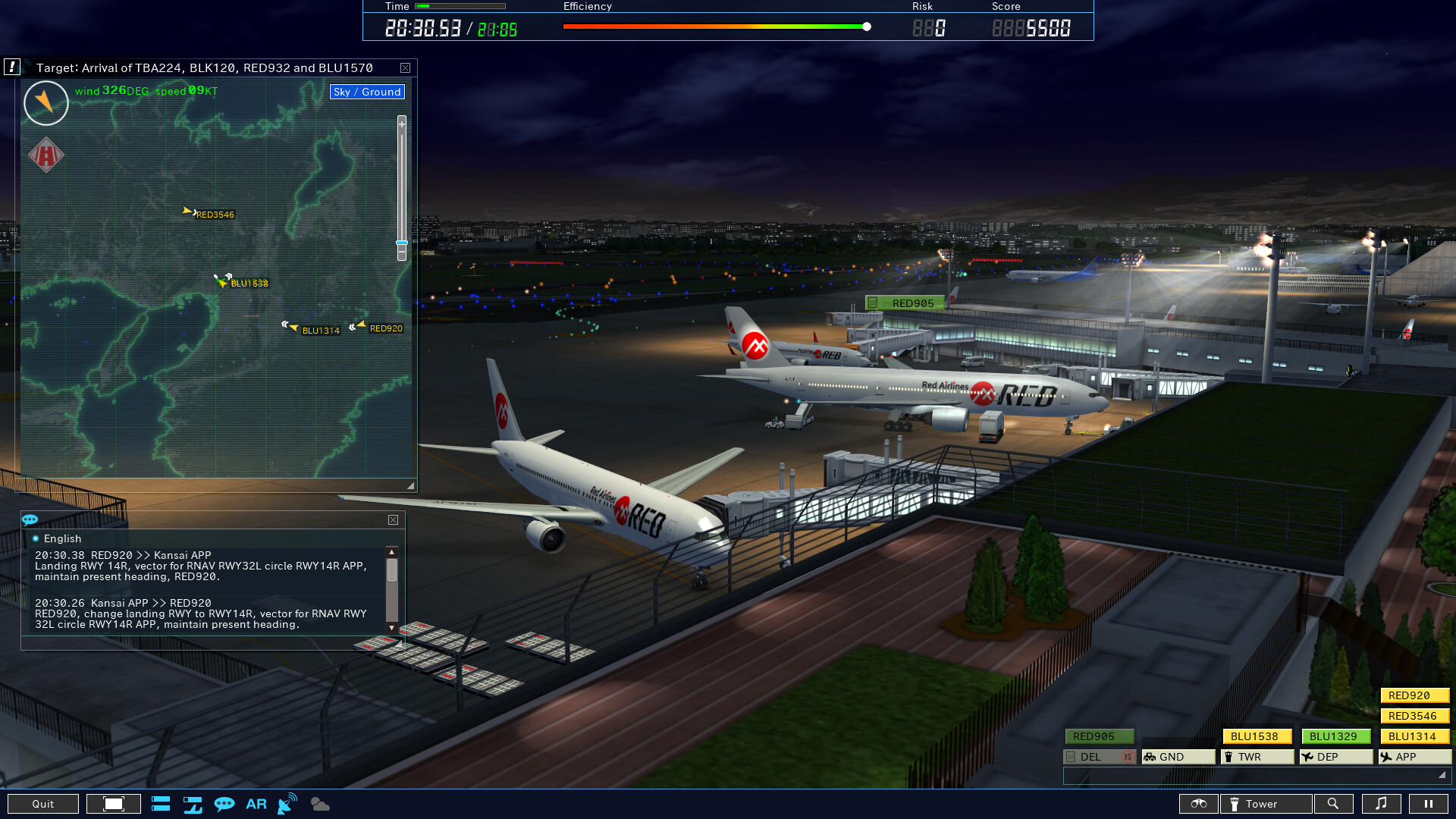Screen dimensions: 1456x819
Task: Open the search magnifier tool
Action: pyautogui.click(x=1334, y=804)
